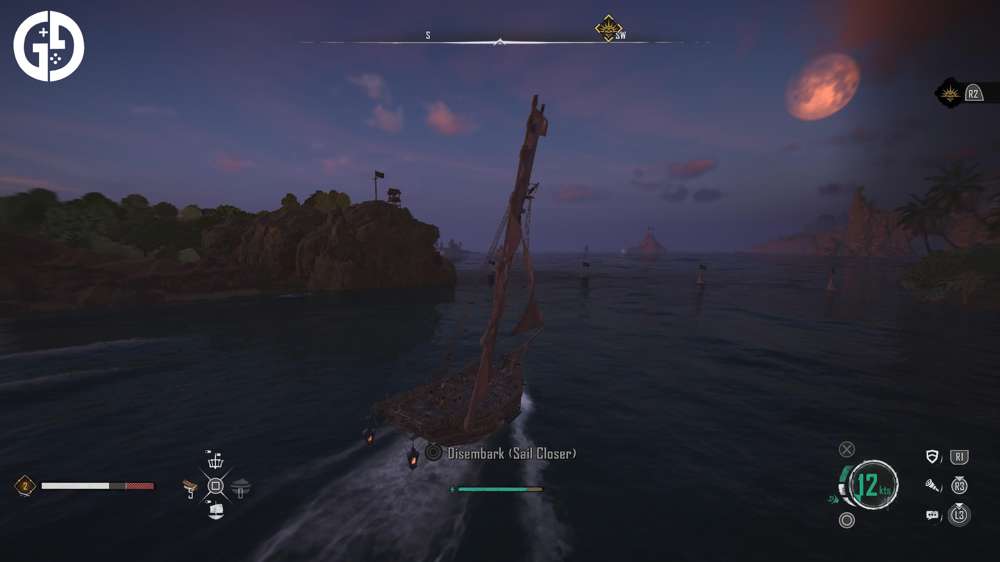
Task: Click the white gamepad logo watermark
Action: [48, 46]
